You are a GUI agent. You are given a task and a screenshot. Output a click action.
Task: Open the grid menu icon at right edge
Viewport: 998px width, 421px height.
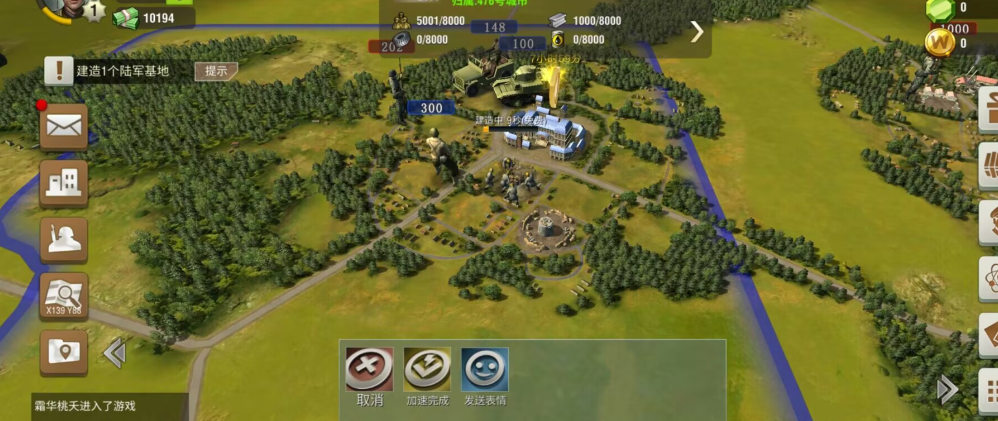point(988,389)
